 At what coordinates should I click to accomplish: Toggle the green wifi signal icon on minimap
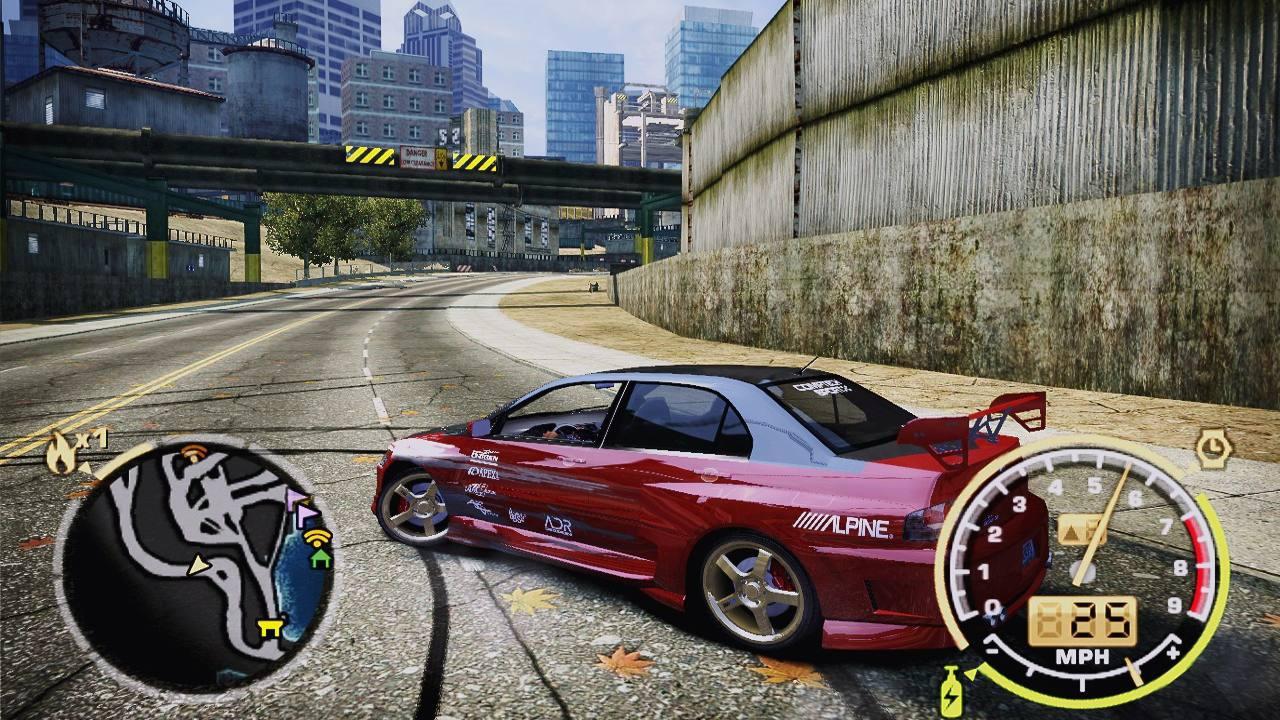click(x=315, y=539)
